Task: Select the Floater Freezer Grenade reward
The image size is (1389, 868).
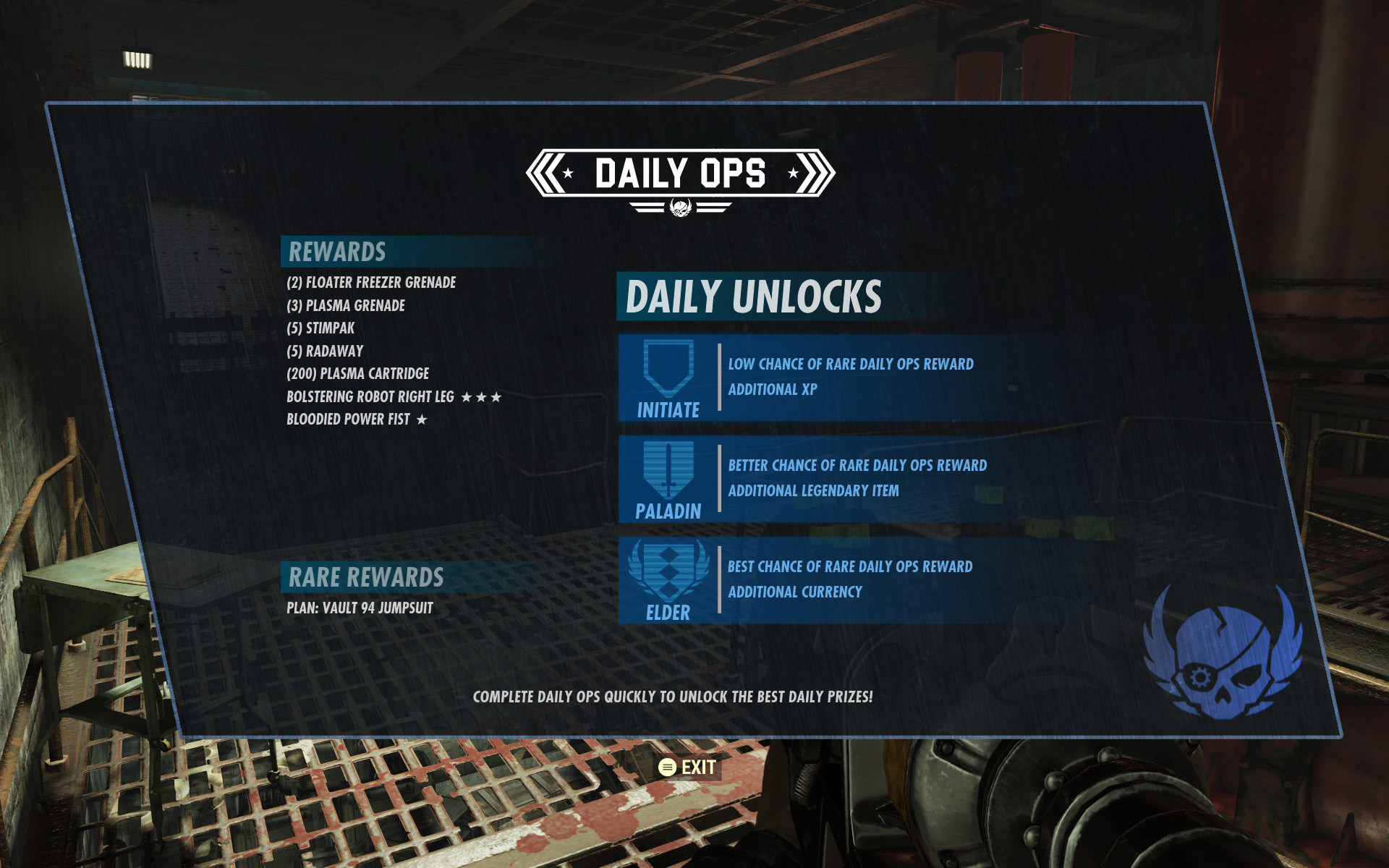Action: point(371,283)
